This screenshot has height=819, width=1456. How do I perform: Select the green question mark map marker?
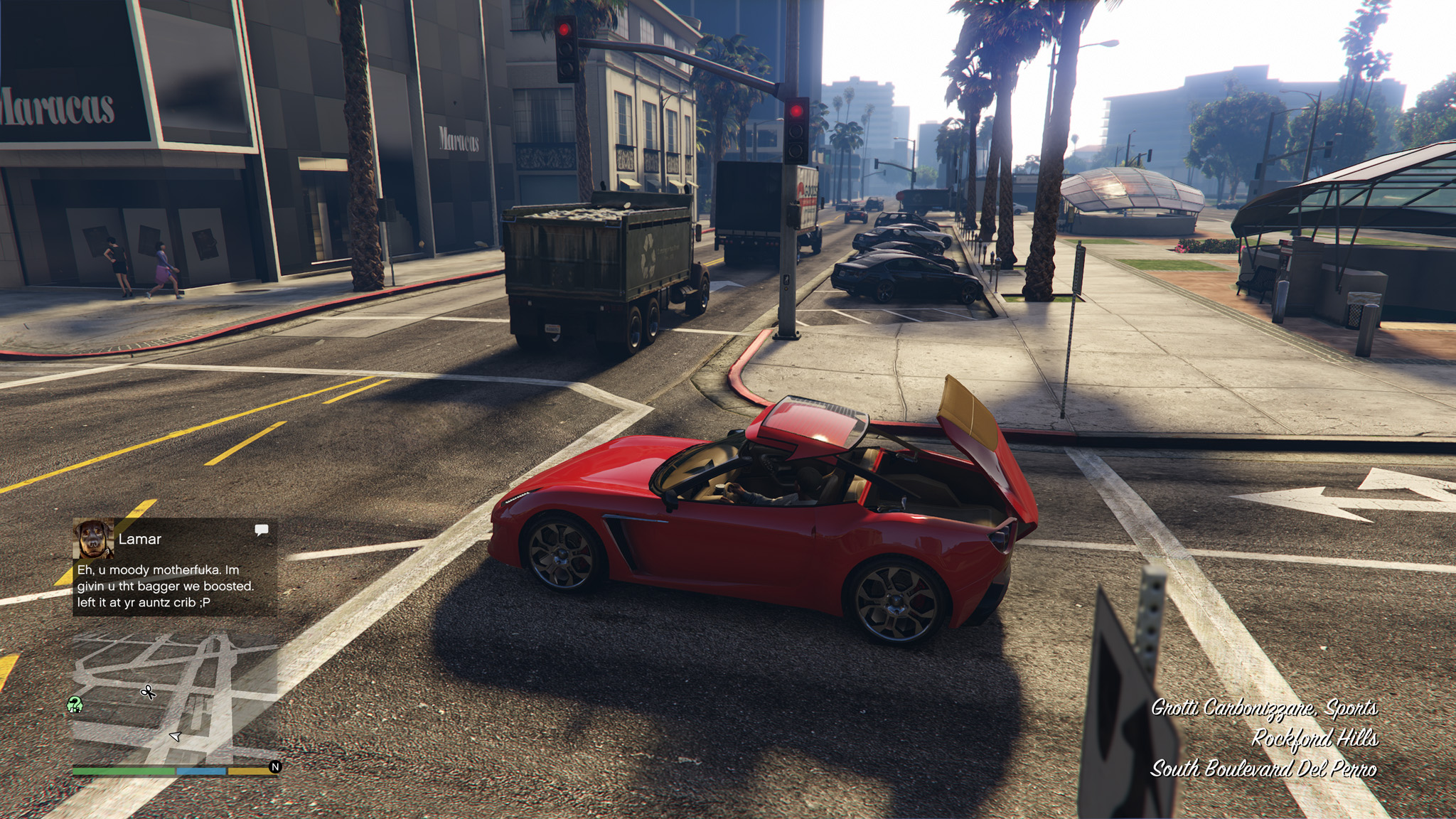pyautogui.click(x=75, y=705)
